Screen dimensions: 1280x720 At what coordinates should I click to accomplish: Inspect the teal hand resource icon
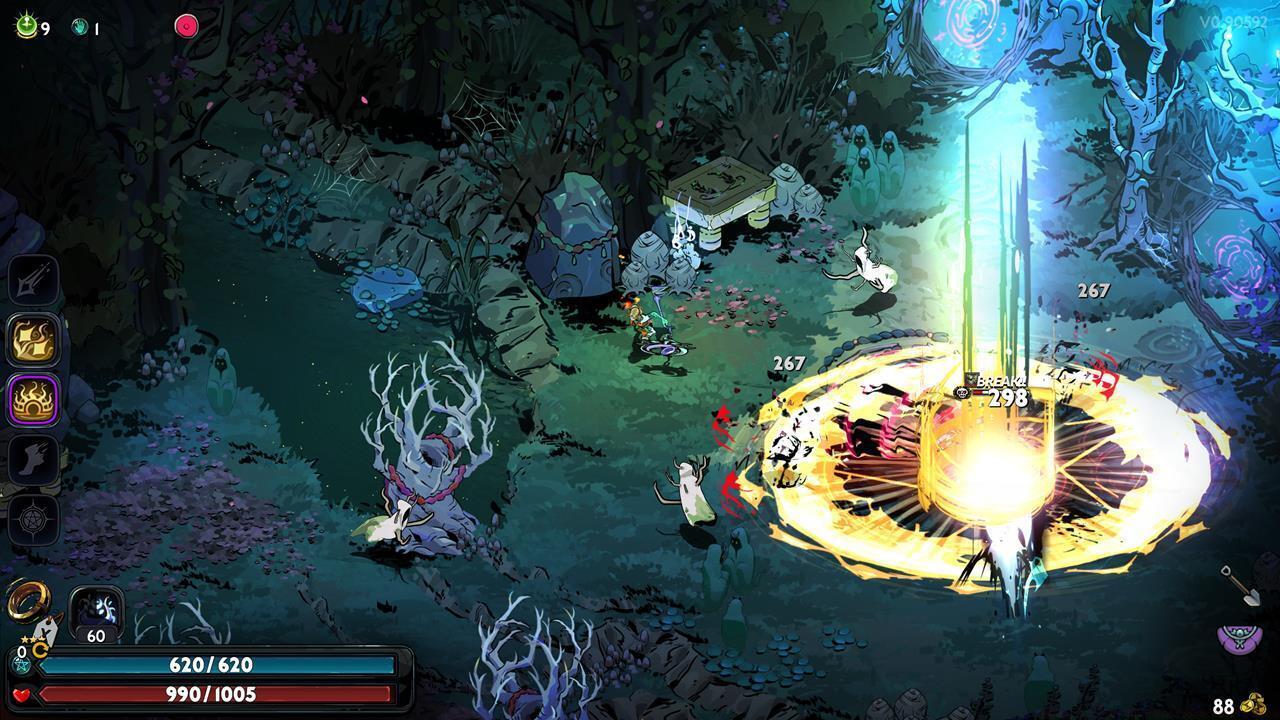[x=80, y=28]
